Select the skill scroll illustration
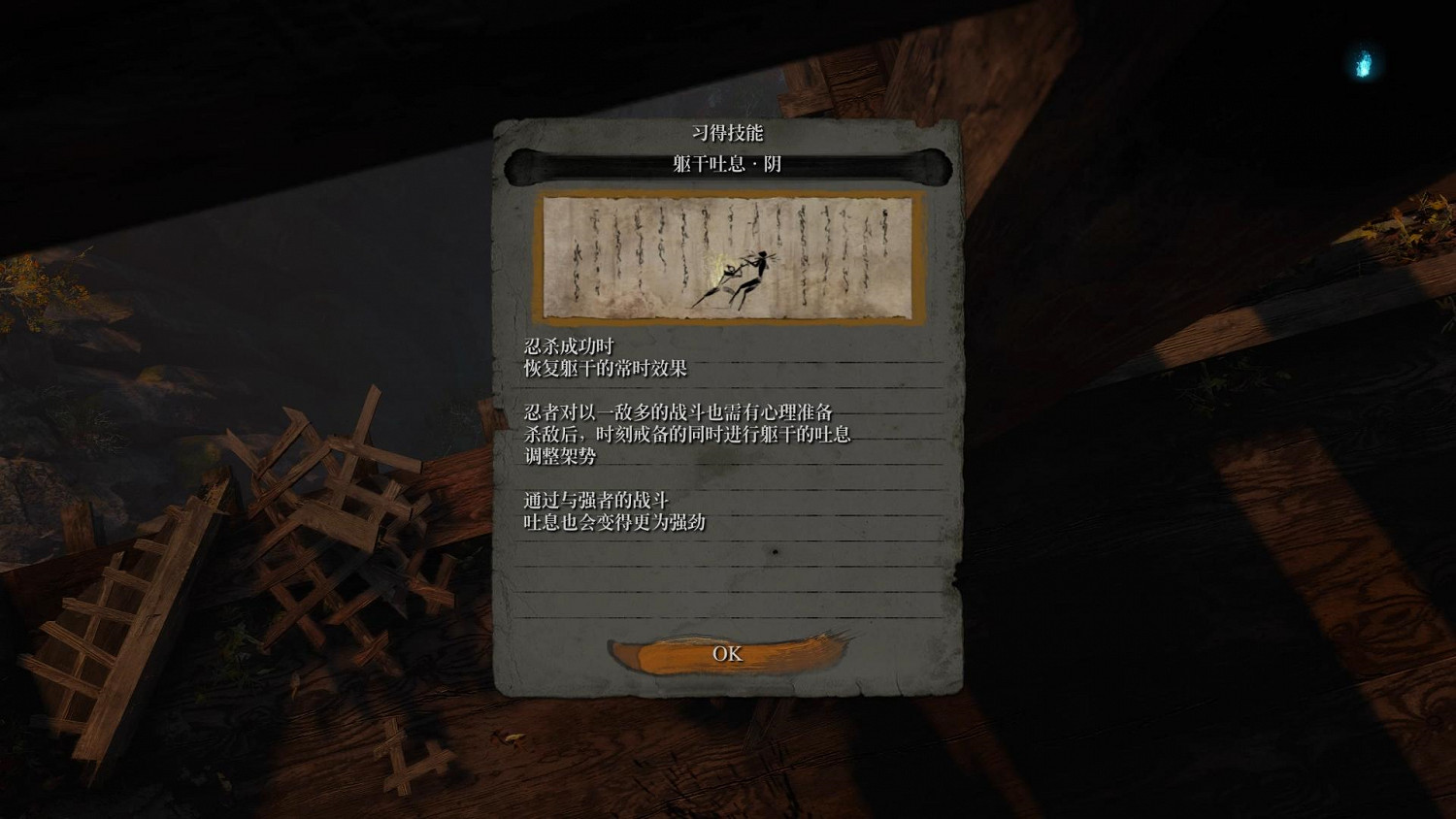1456x819 pixels. (726, 257)
